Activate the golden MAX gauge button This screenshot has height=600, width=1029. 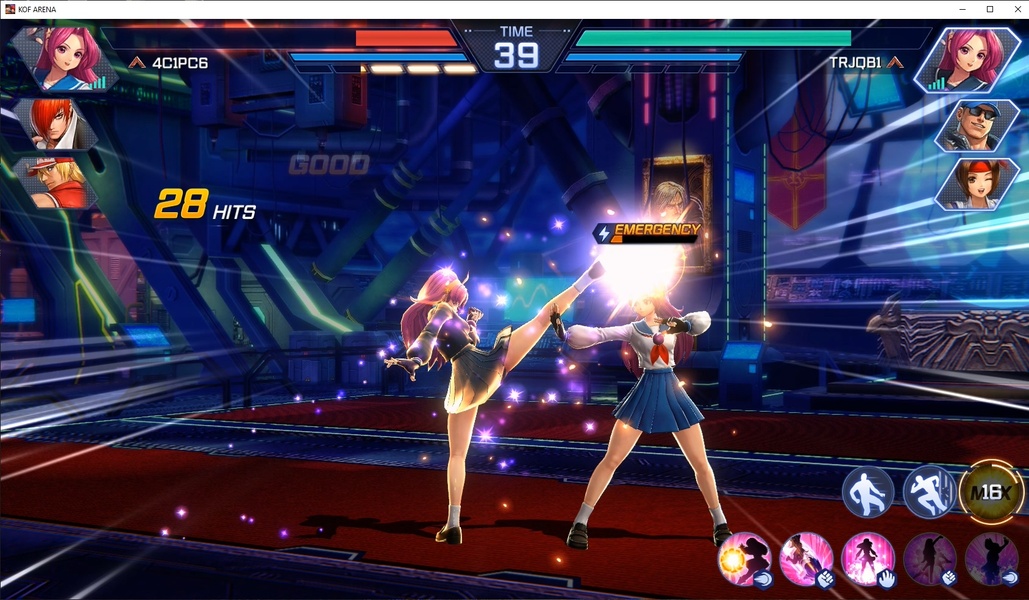[991, 492]
